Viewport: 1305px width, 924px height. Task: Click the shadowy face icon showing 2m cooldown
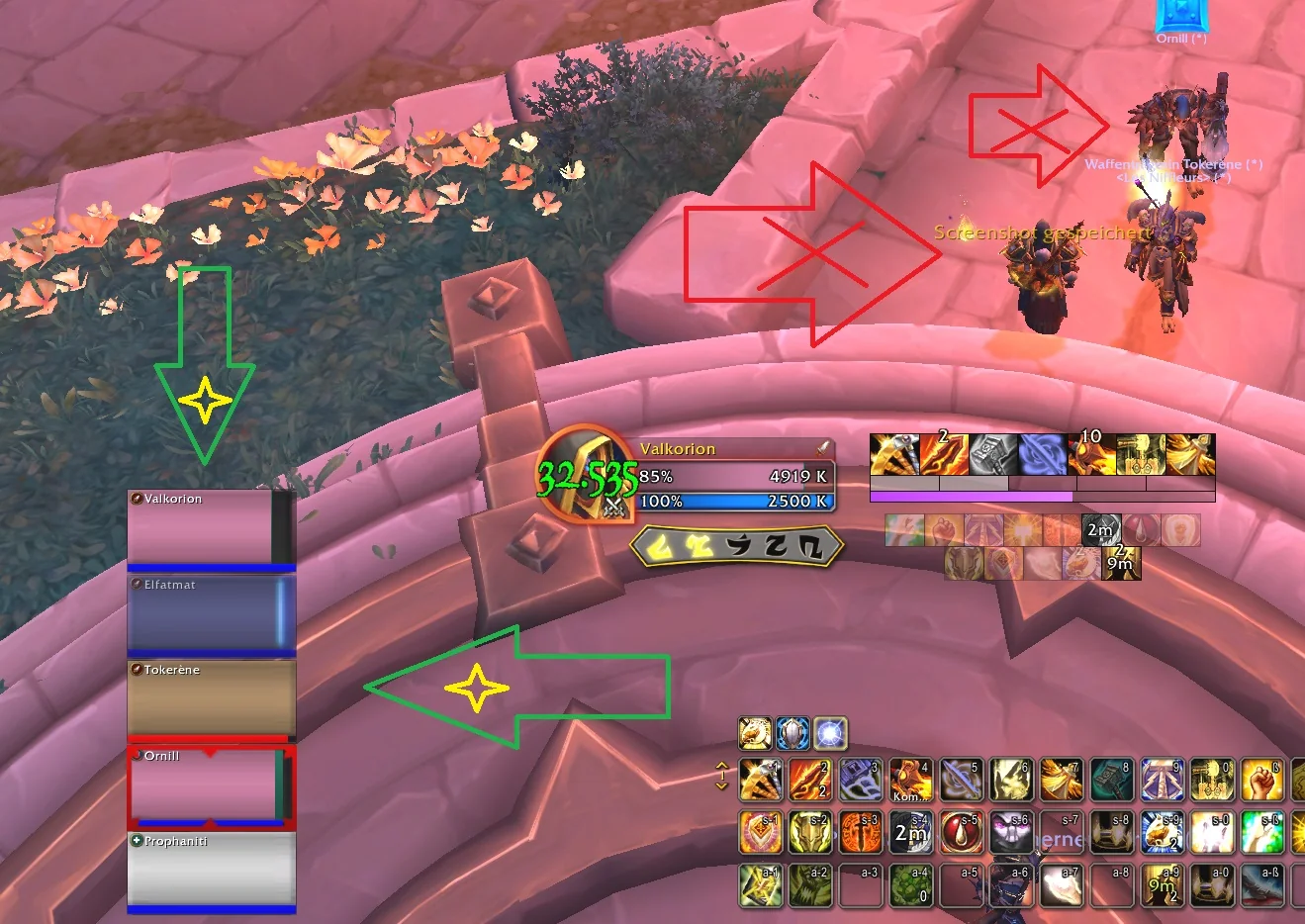coord(1101,530)
